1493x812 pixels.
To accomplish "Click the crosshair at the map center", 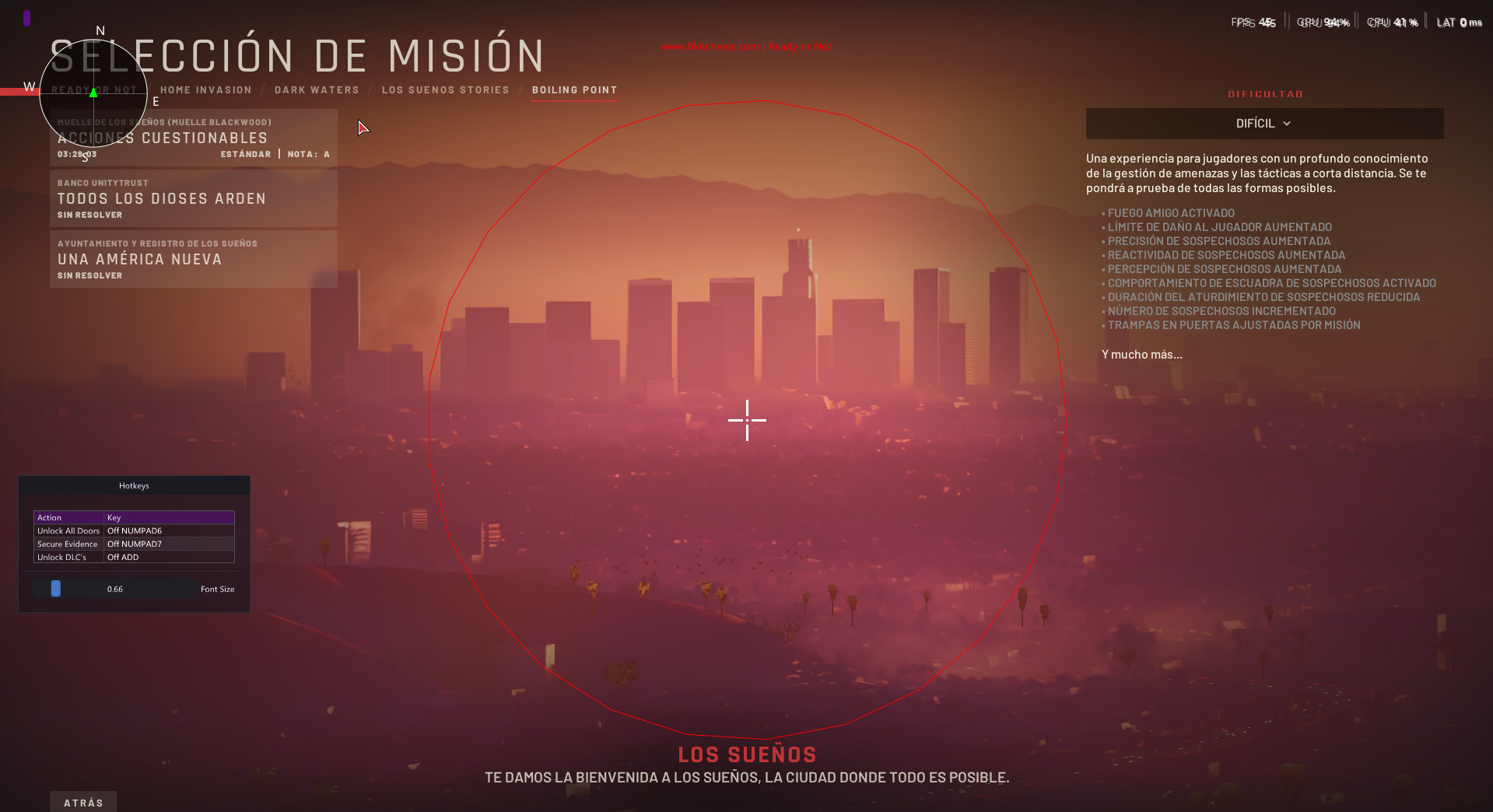I will [747, 421].
